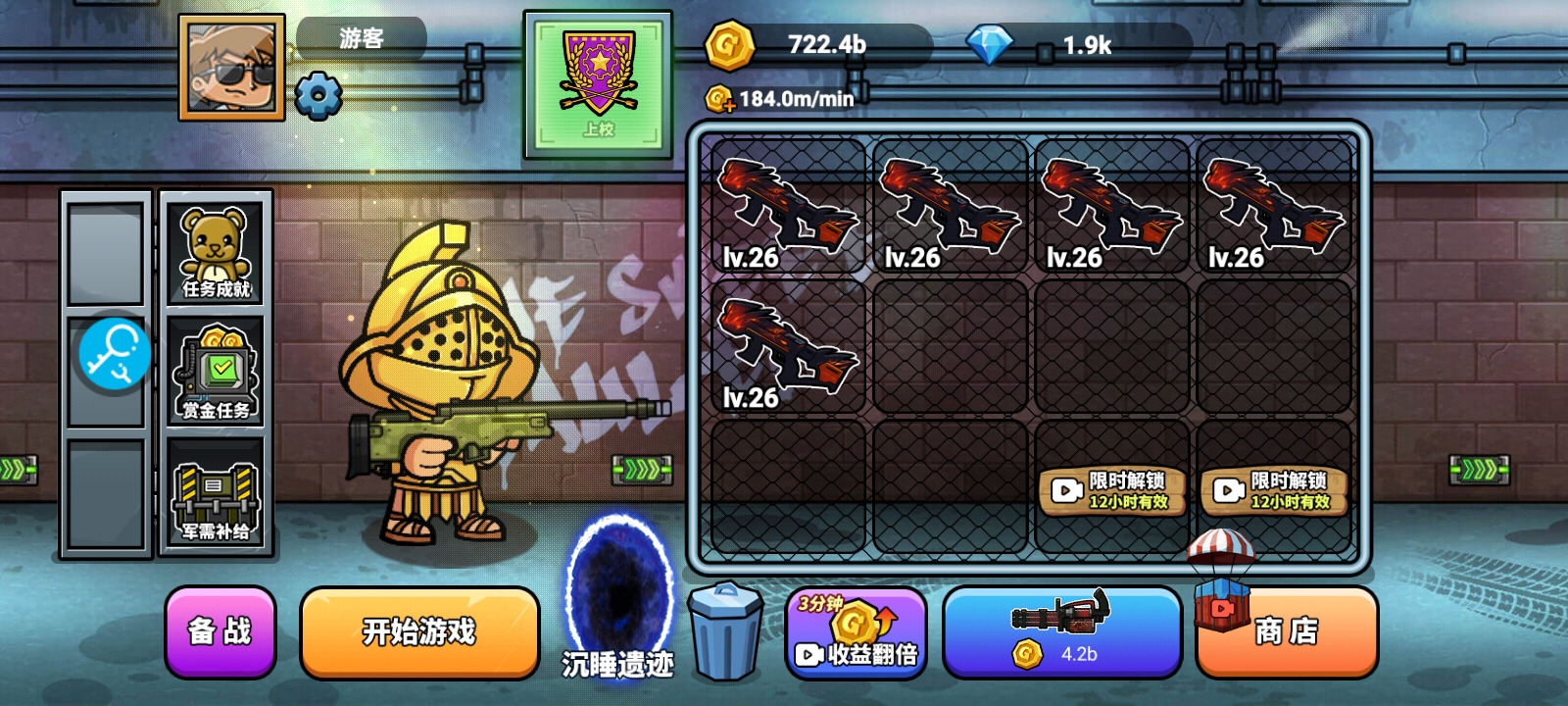Click the gold coin currency icon
The width and height of the screenshot is (1568, 706).
[729, 44]
